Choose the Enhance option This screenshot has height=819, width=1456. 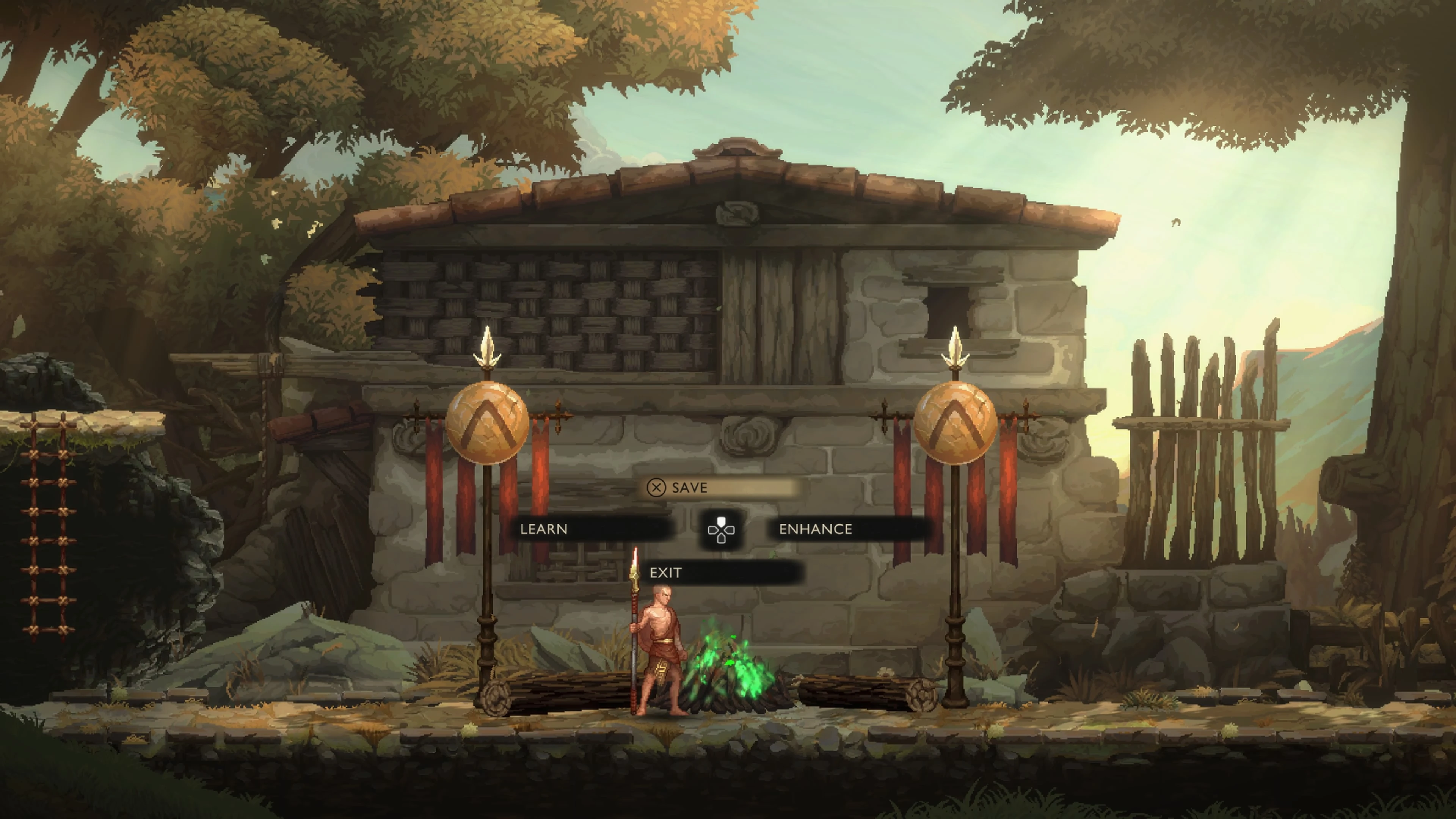click(x=848, y=529)
